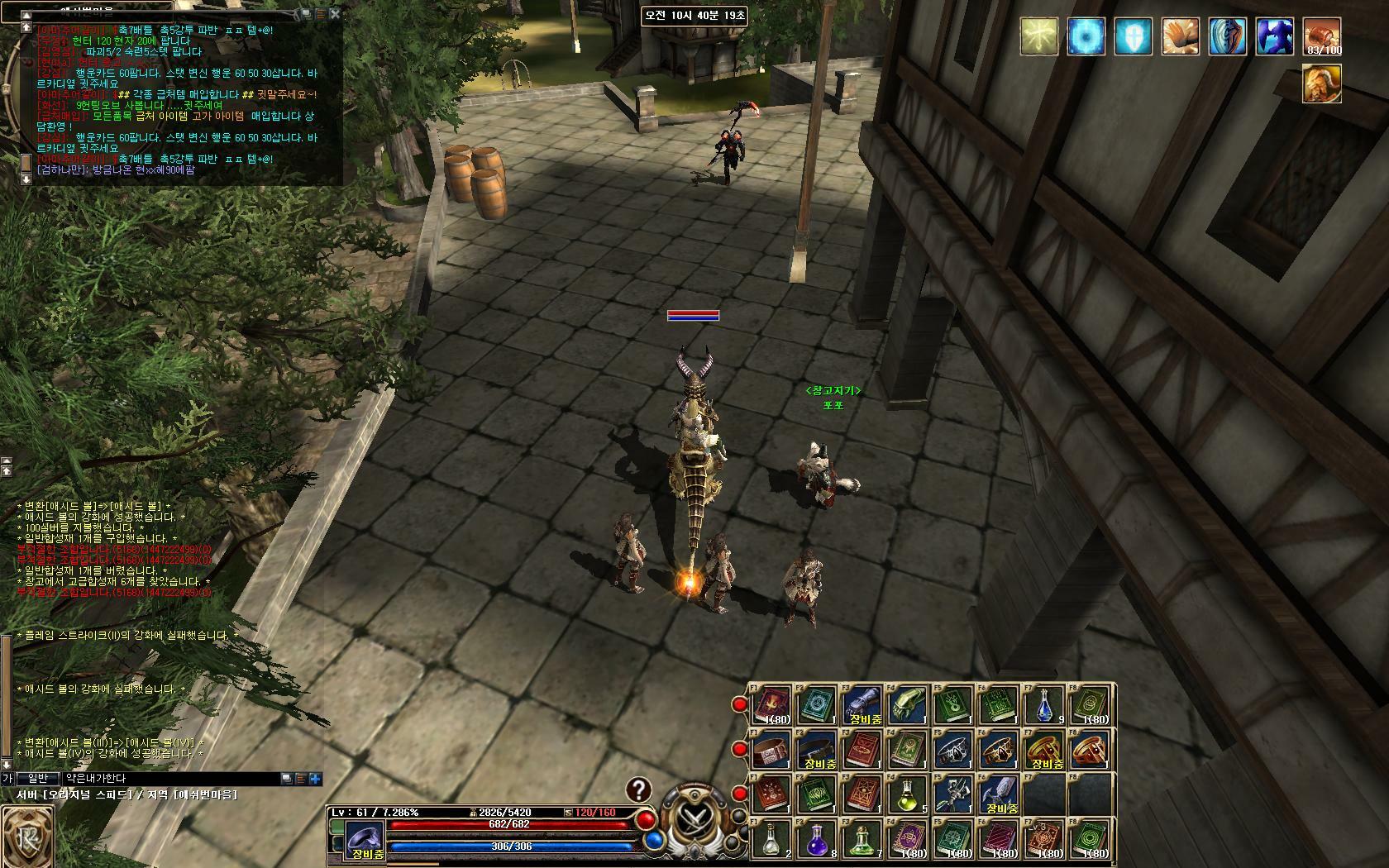Screen dimensions: 1389x868
Task: Select the silver ring with black gem
Action: (955, 751)
